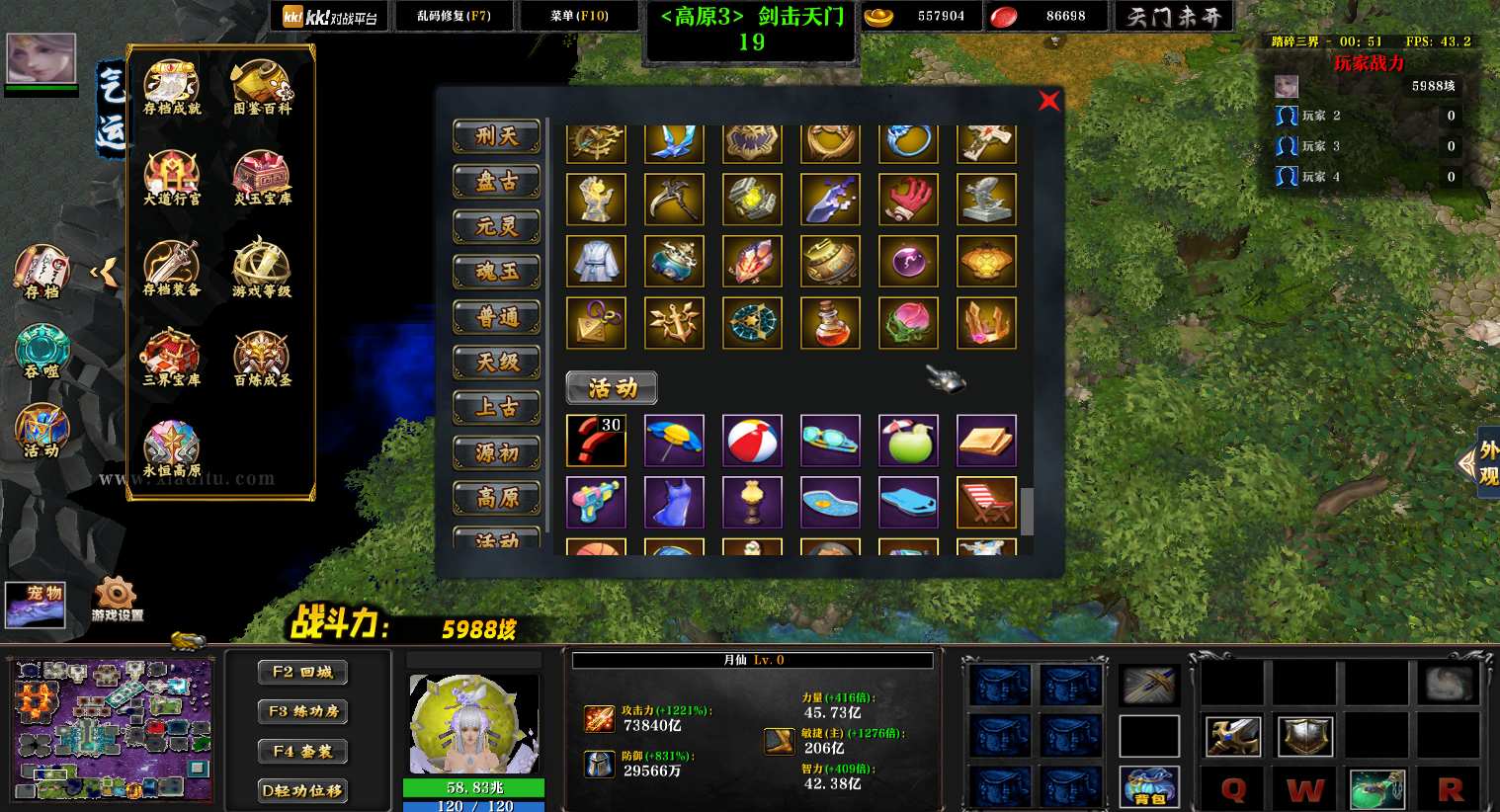Viewport: 1500px width, 812px height.
Task: Open the 图鉴百科 encyclopedia
Action: tap(262, 88)
